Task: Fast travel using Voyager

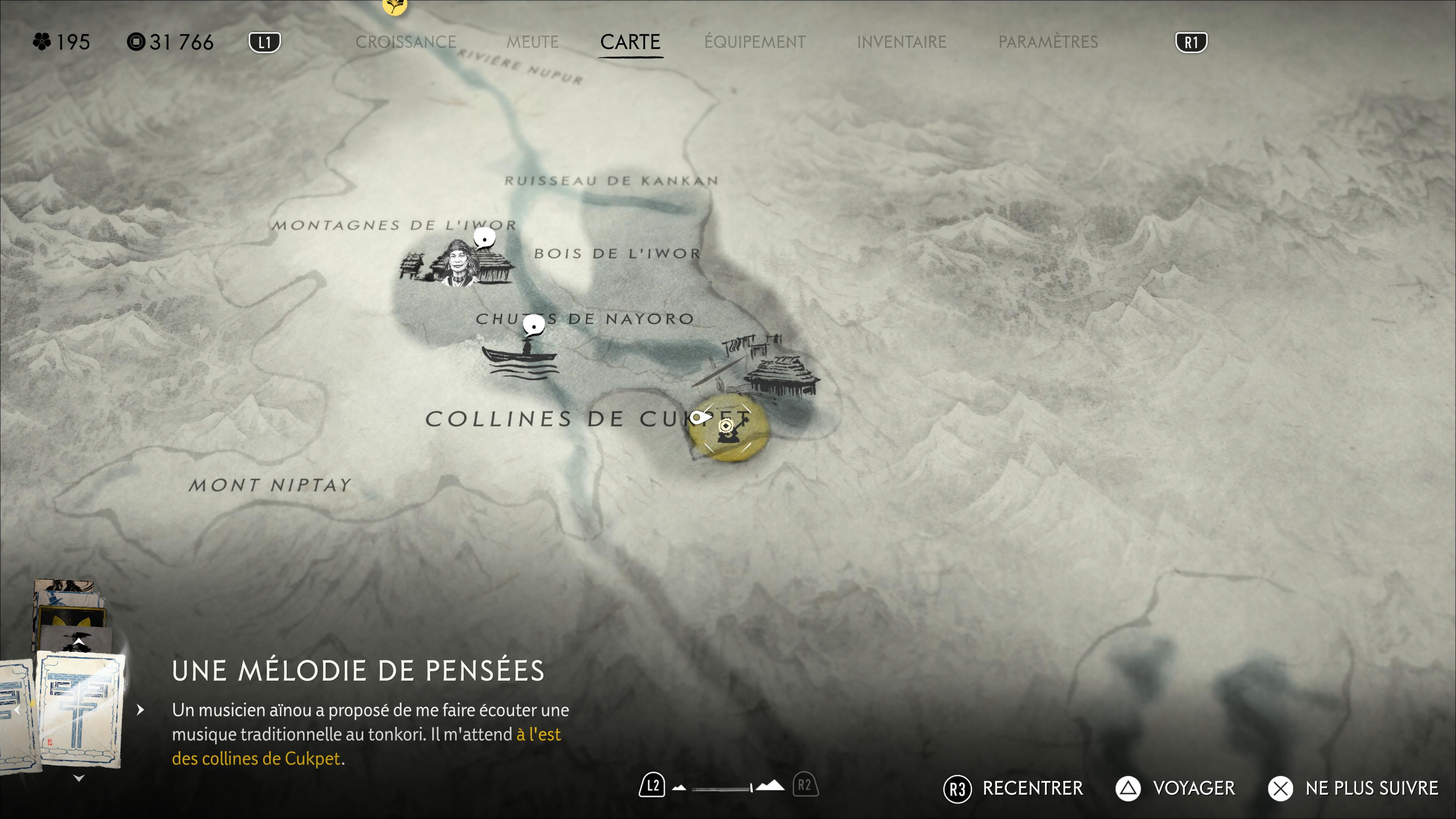Action: [1176, 789]
